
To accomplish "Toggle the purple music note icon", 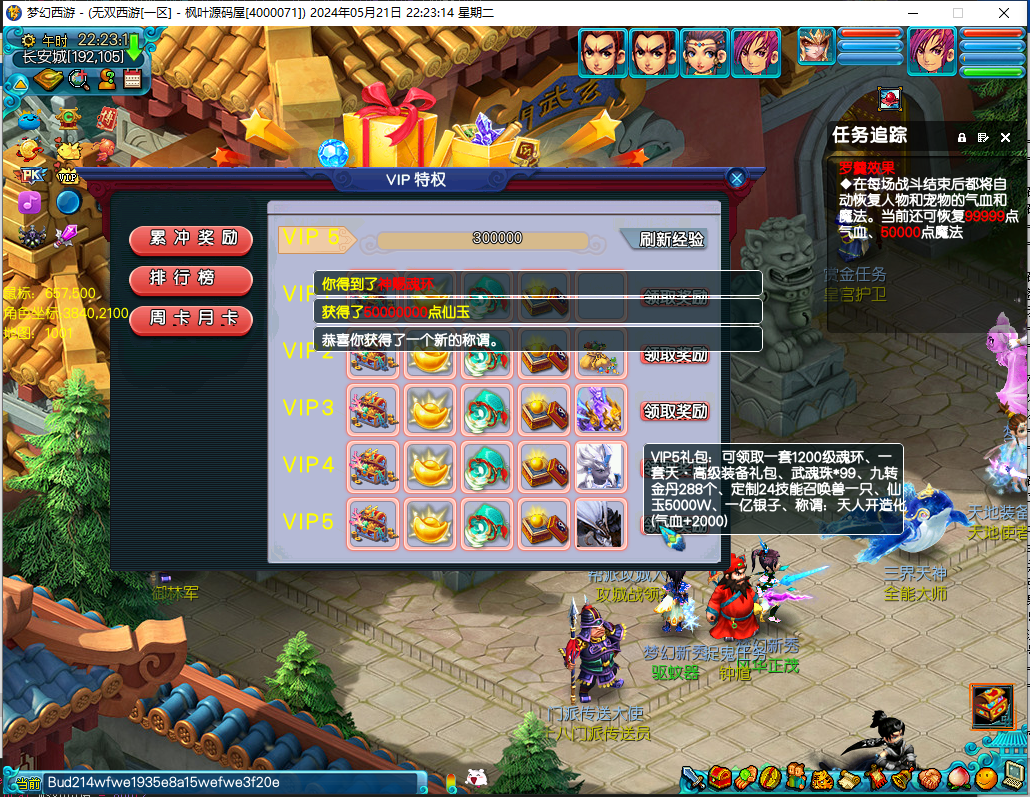I will point(29,202).
